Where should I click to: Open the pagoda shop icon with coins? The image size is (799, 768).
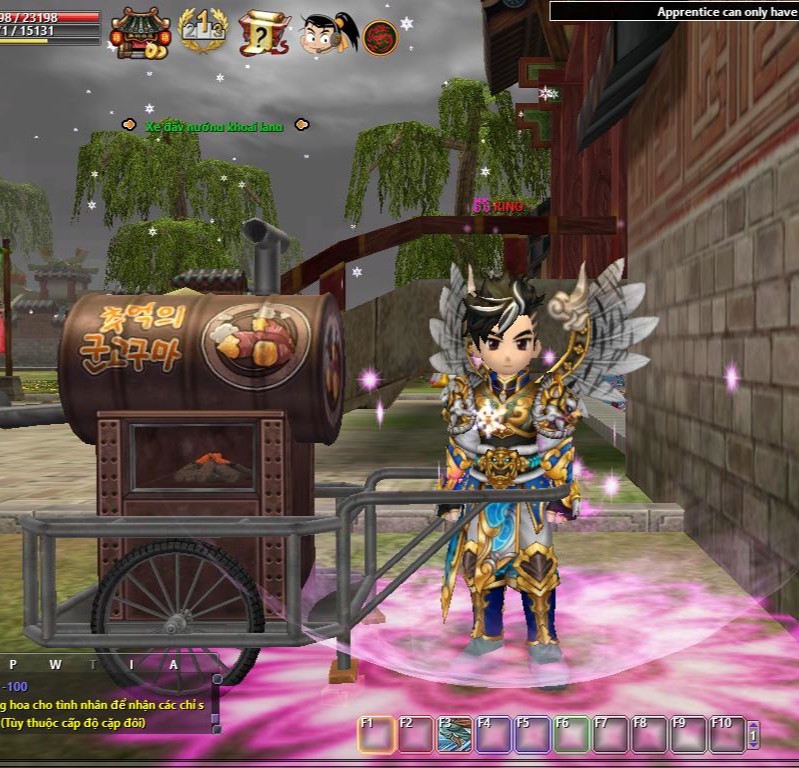tap(140, 33)
